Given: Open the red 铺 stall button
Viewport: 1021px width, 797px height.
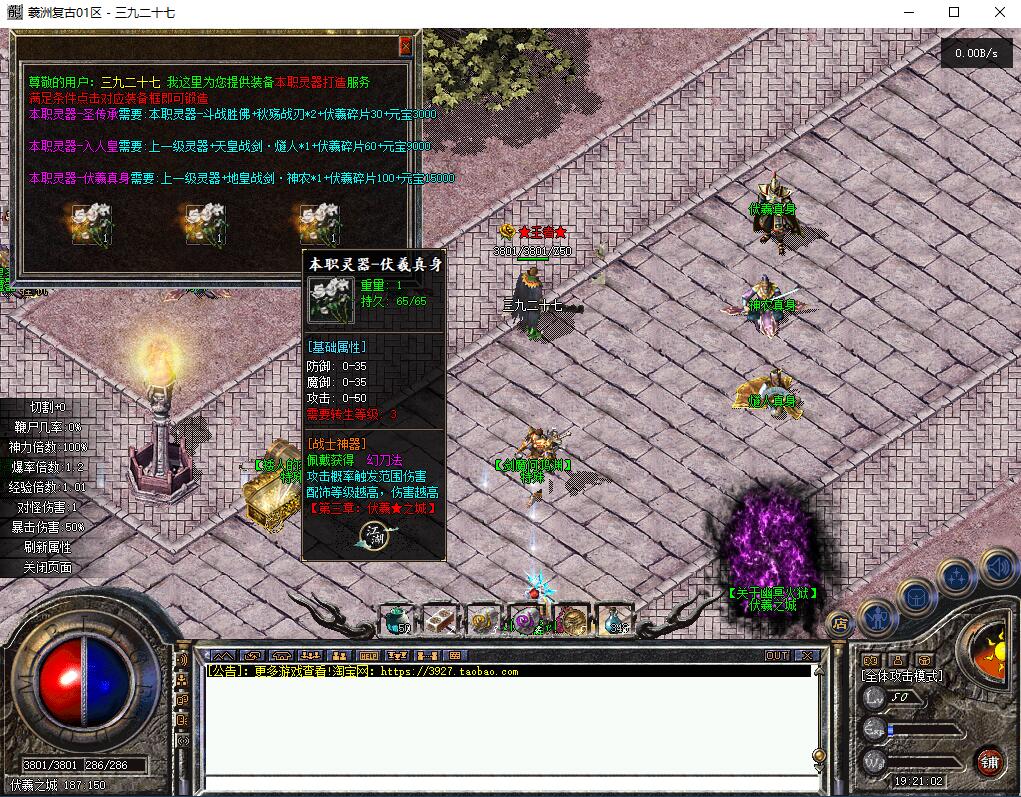Looking at the screenshot, I should (989, 760).
